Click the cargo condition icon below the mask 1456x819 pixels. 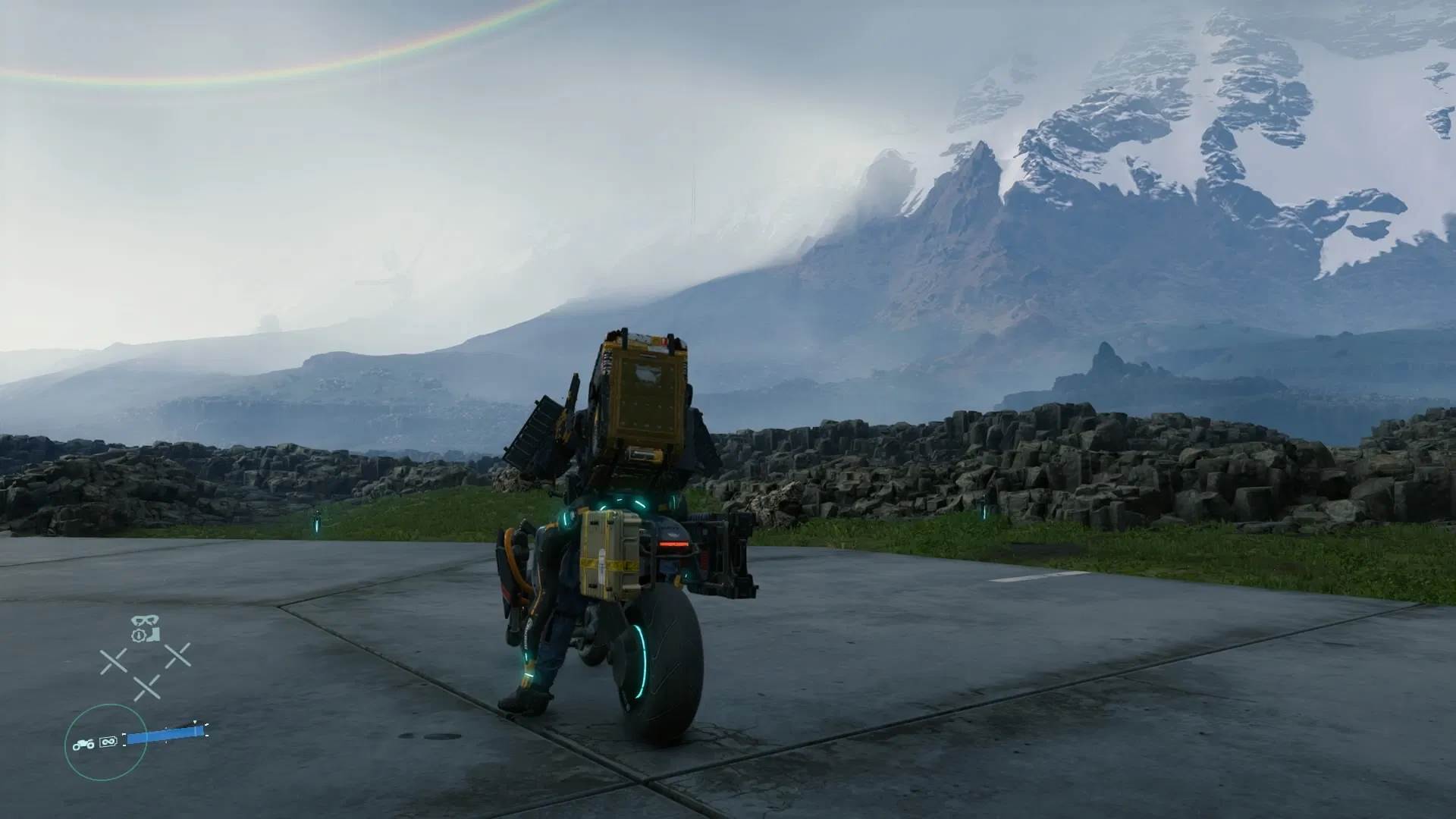147,635
